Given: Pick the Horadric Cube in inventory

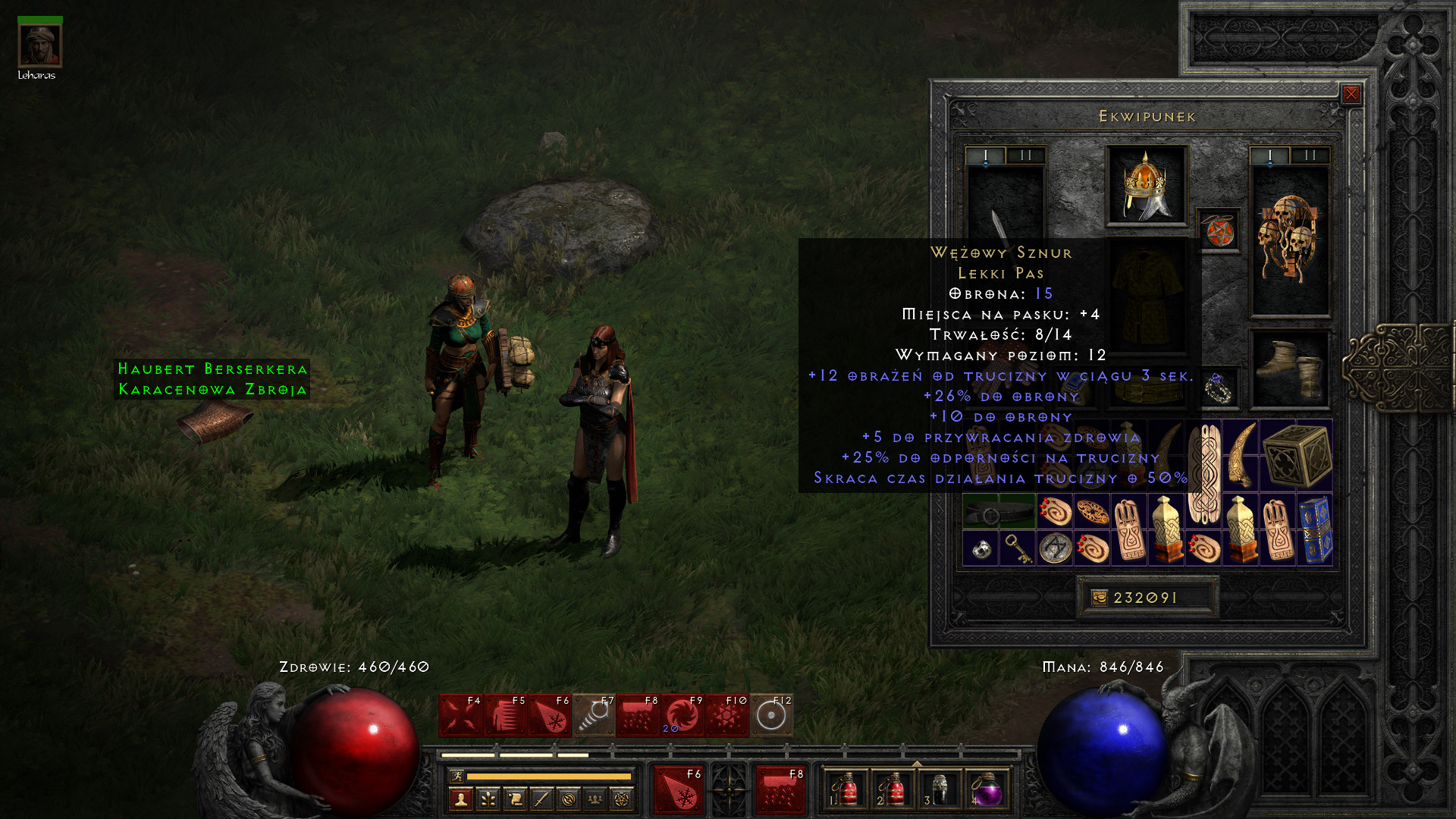Looking at the screenshot, I should click(x=1297, y=455).
